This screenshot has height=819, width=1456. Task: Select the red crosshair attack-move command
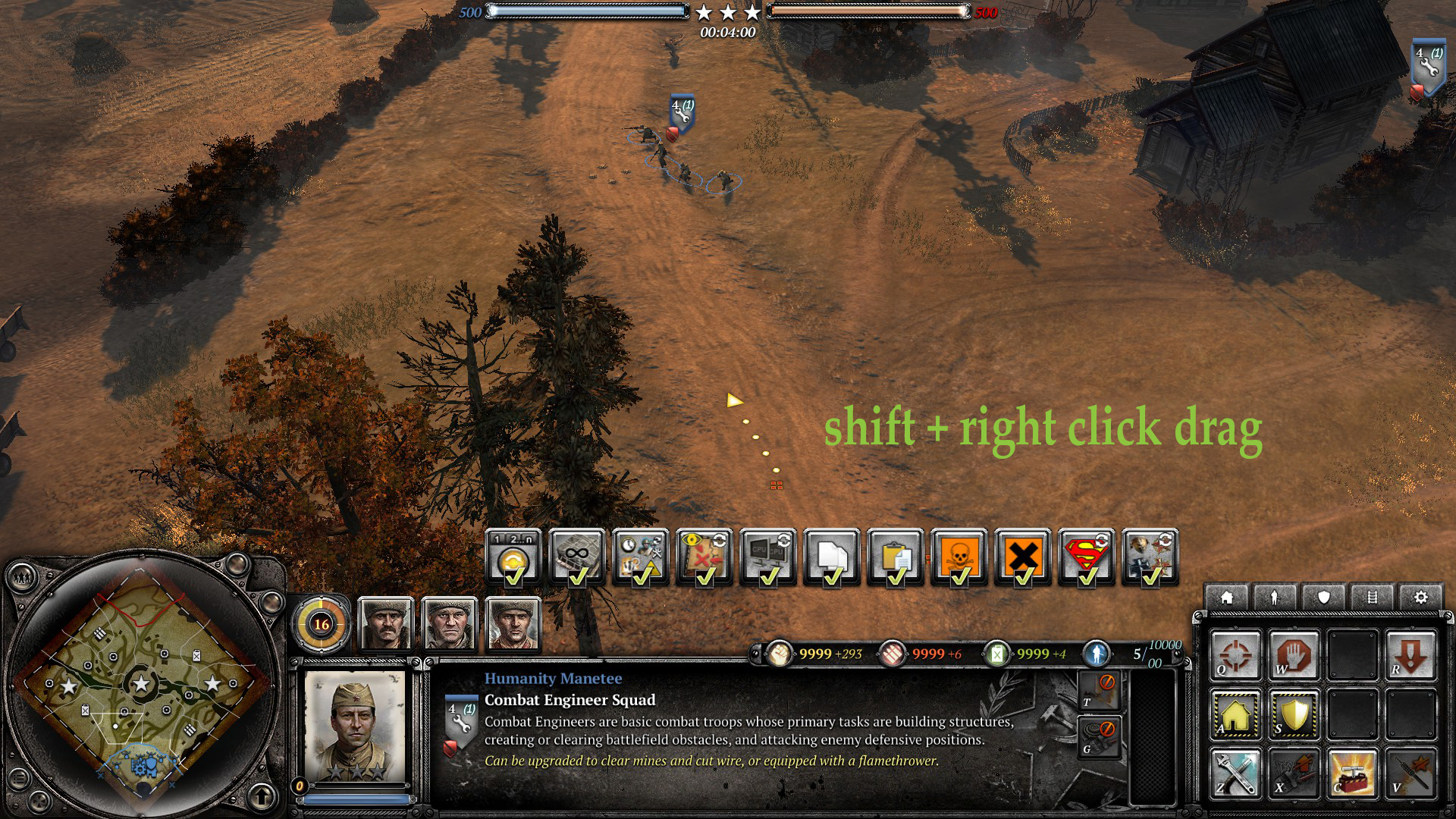[x=1235, y=654]
